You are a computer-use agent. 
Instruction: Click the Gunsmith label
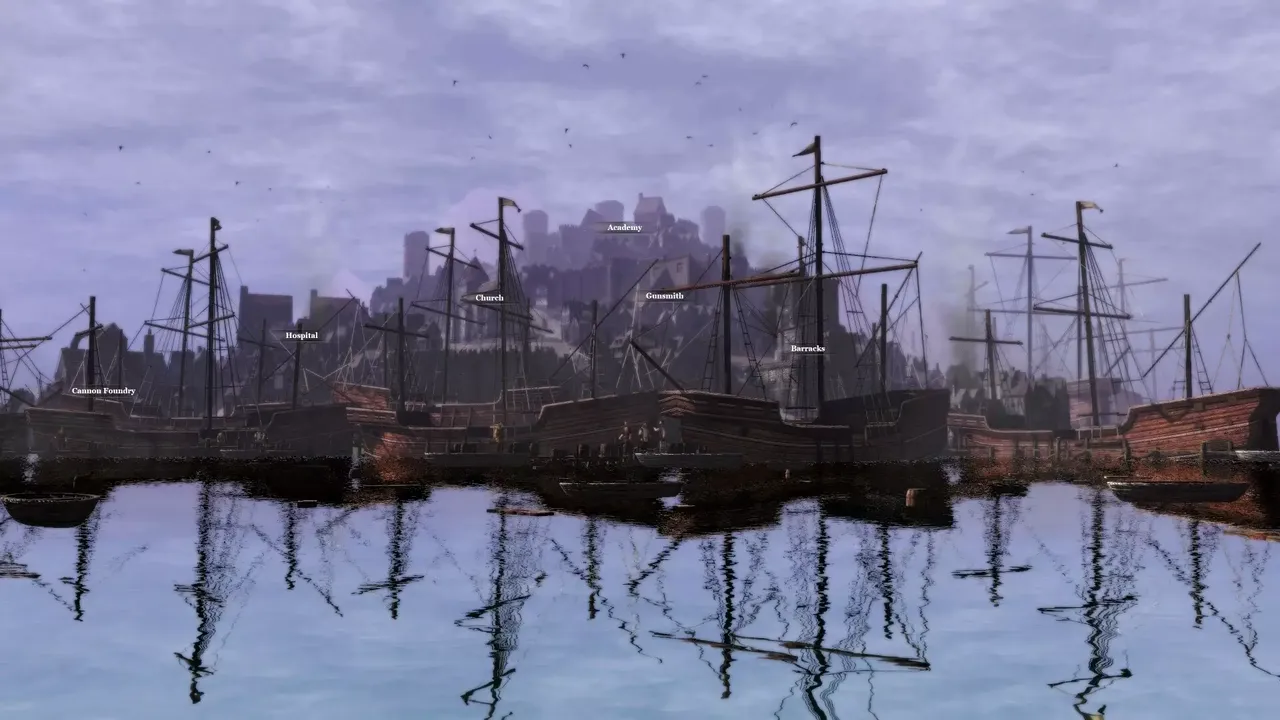(x=665, y=296)
